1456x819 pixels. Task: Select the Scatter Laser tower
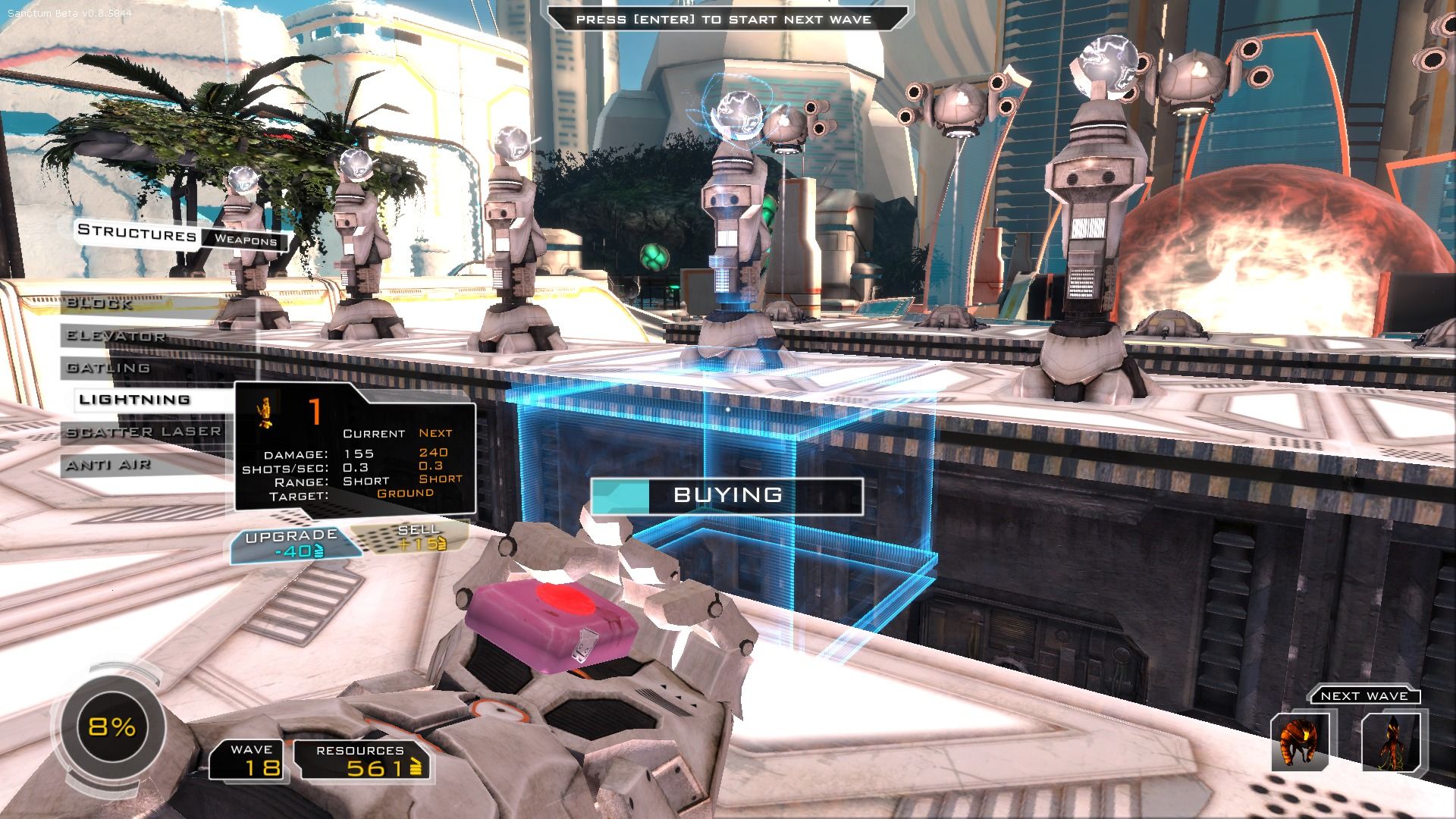pyautogui.click(x=143, y=432)
